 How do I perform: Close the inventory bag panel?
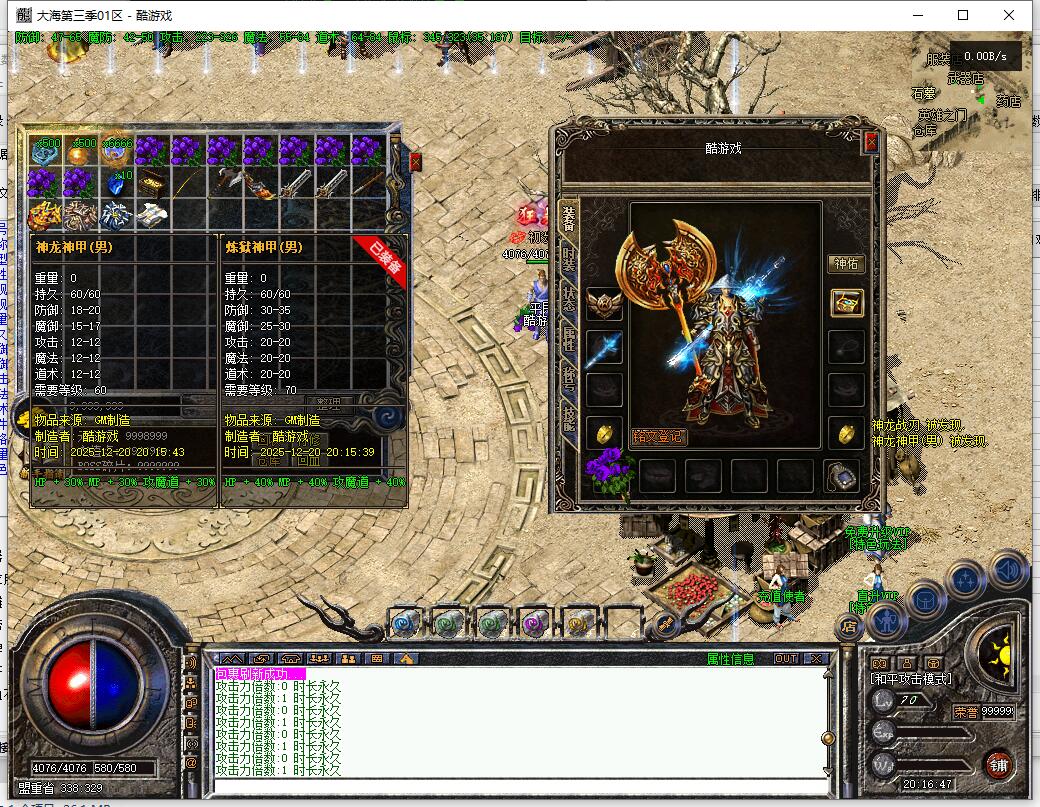click(416, 162)
